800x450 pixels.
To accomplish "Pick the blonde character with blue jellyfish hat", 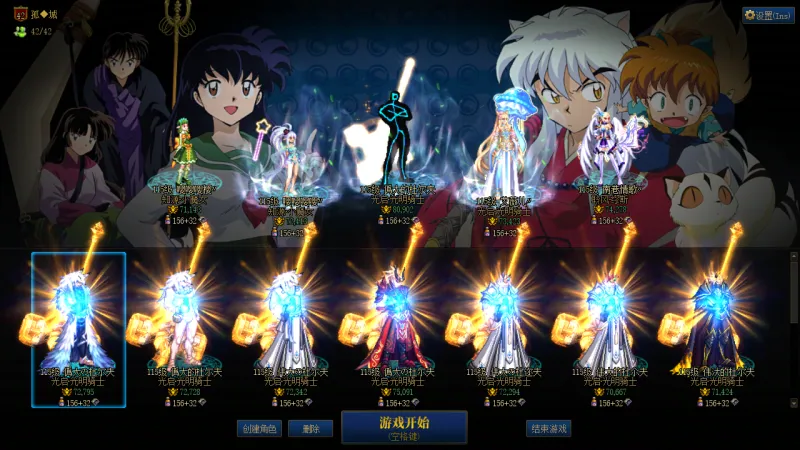I will 500,150.
